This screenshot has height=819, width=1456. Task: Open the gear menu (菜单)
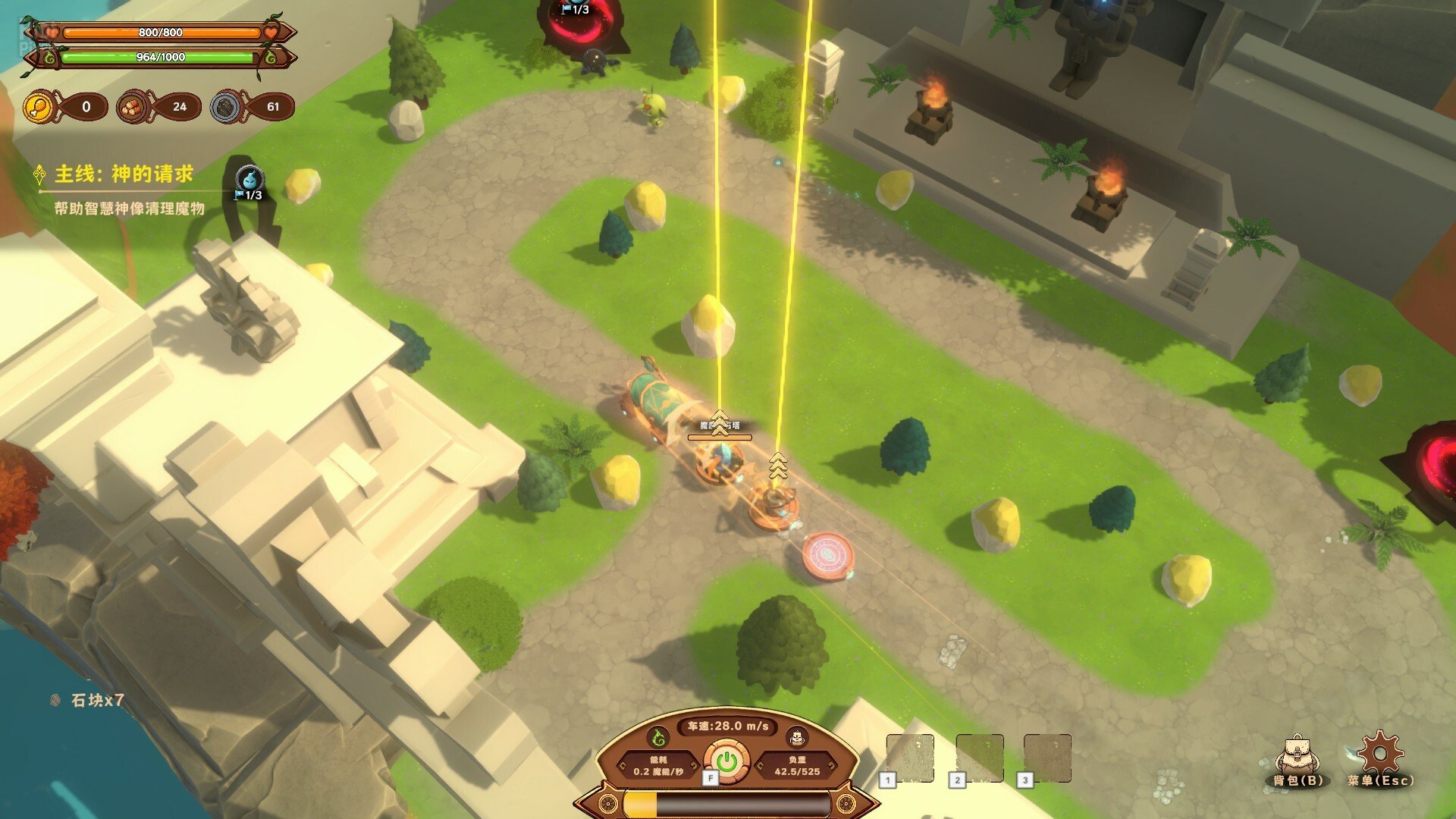[1380, 756]
